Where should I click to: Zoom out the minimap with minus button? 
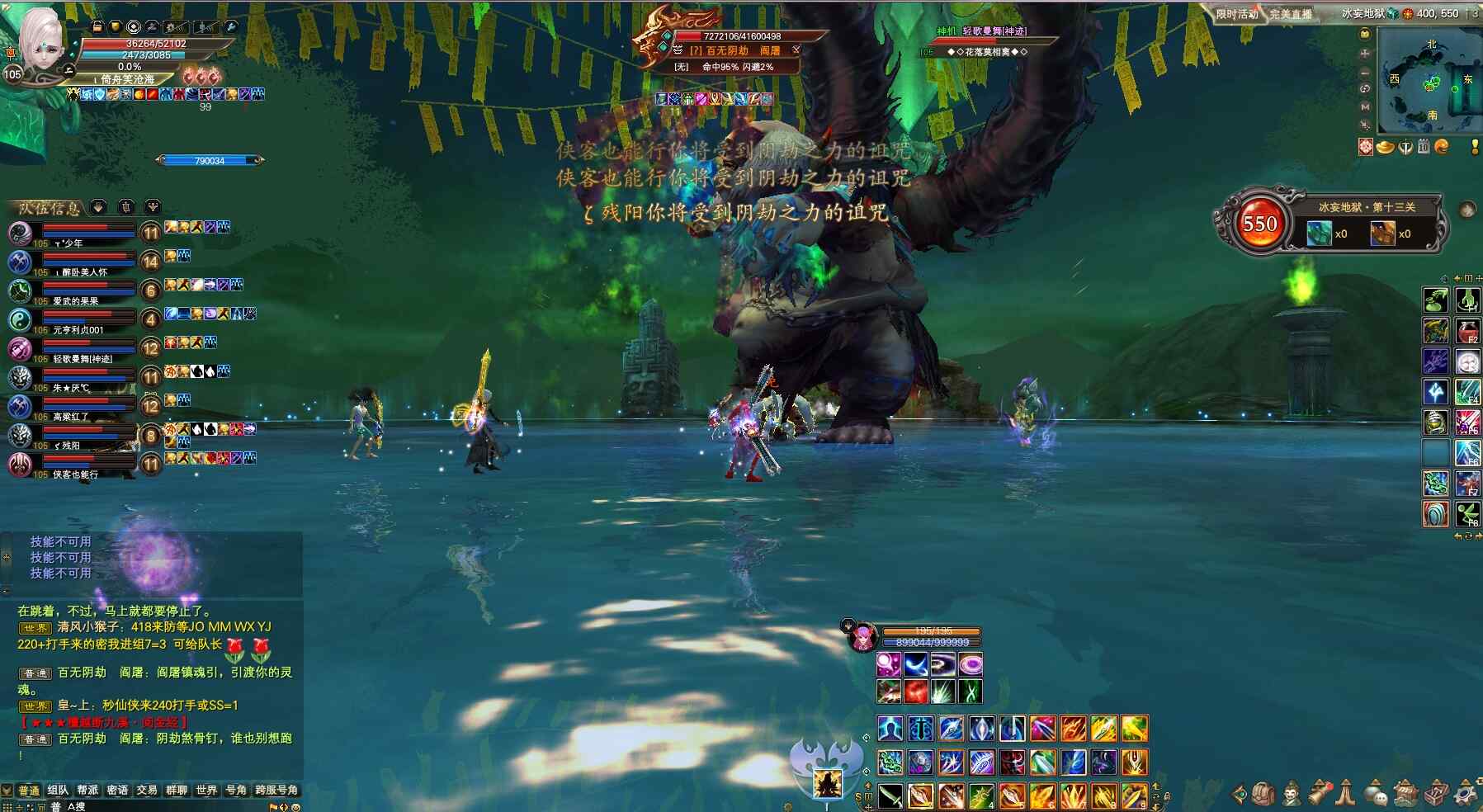tap(1365, 71)
